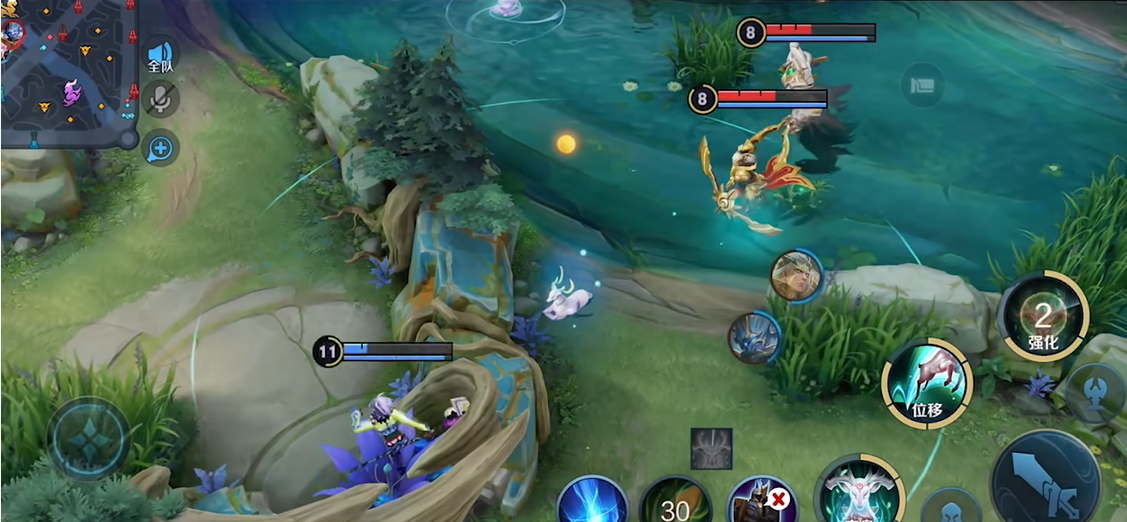Screen dimensions: 1127x522
Task: Toggle the 全队 team voice speaker
Action: coord(160,56)
